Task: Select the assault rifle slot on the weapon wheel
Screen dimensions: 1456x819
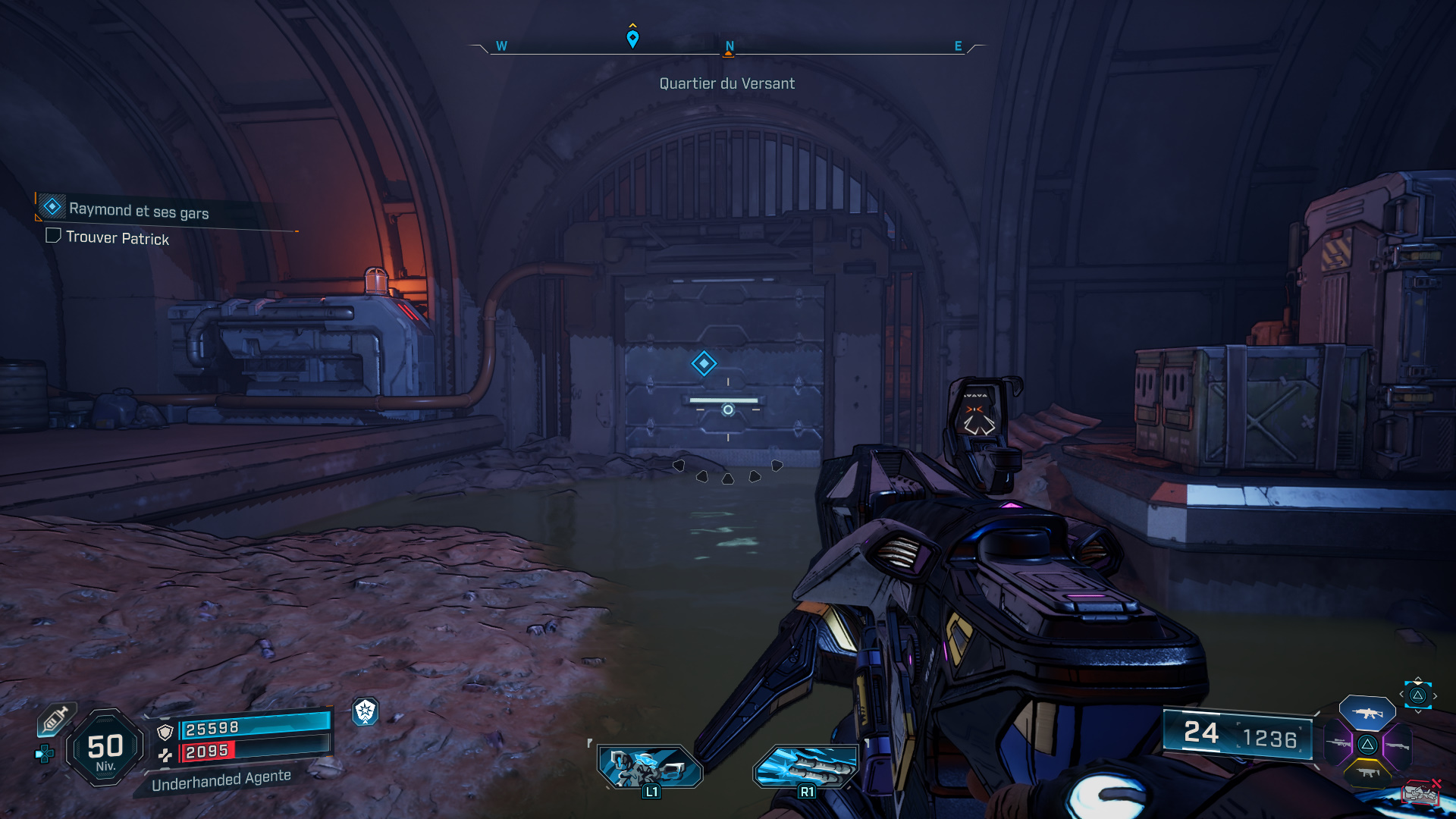Action: [x=1367, y=713]
